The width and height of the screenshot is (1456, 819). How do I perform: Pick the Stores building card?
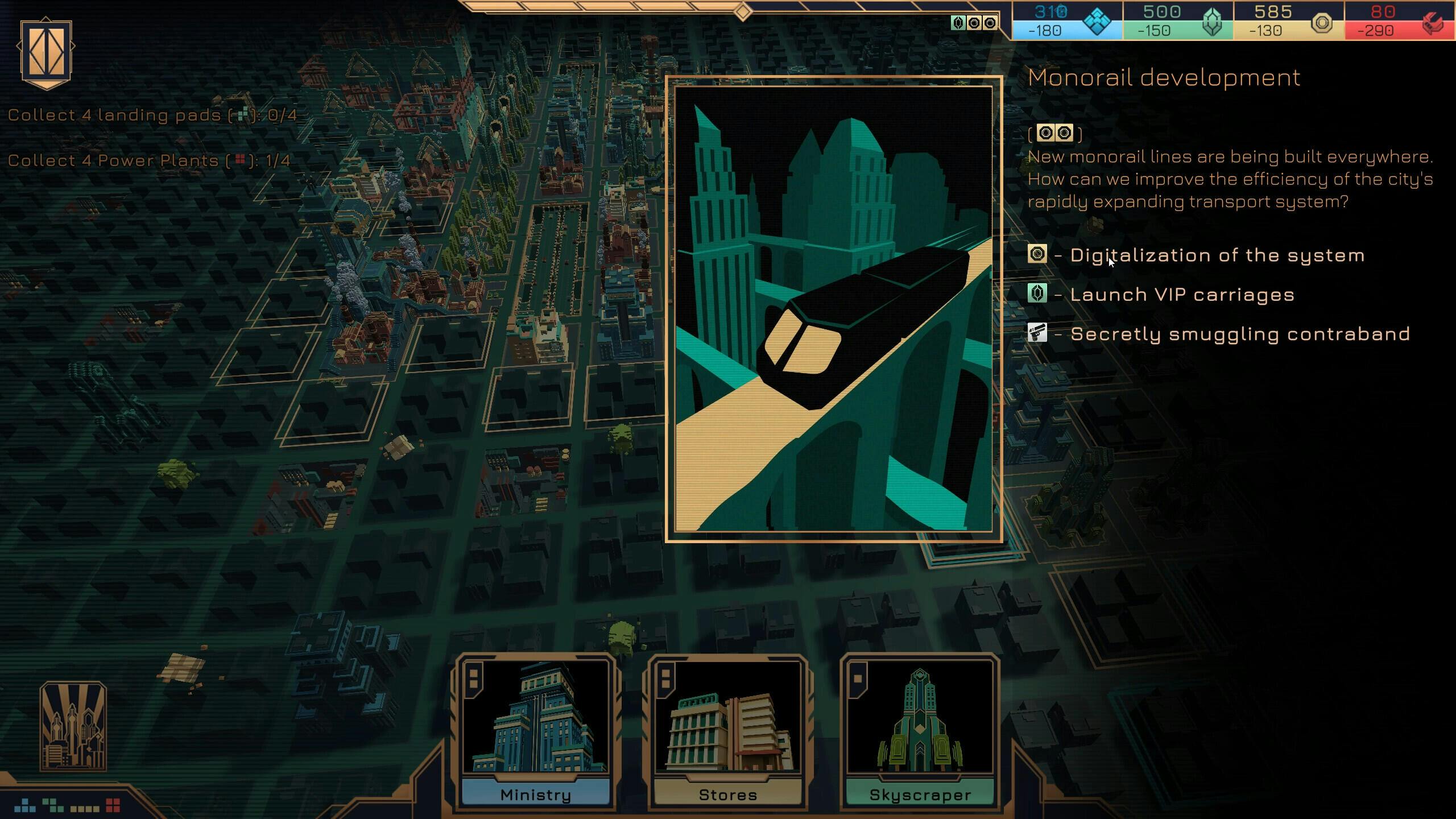pyautogui.click(x=727, y=731)
